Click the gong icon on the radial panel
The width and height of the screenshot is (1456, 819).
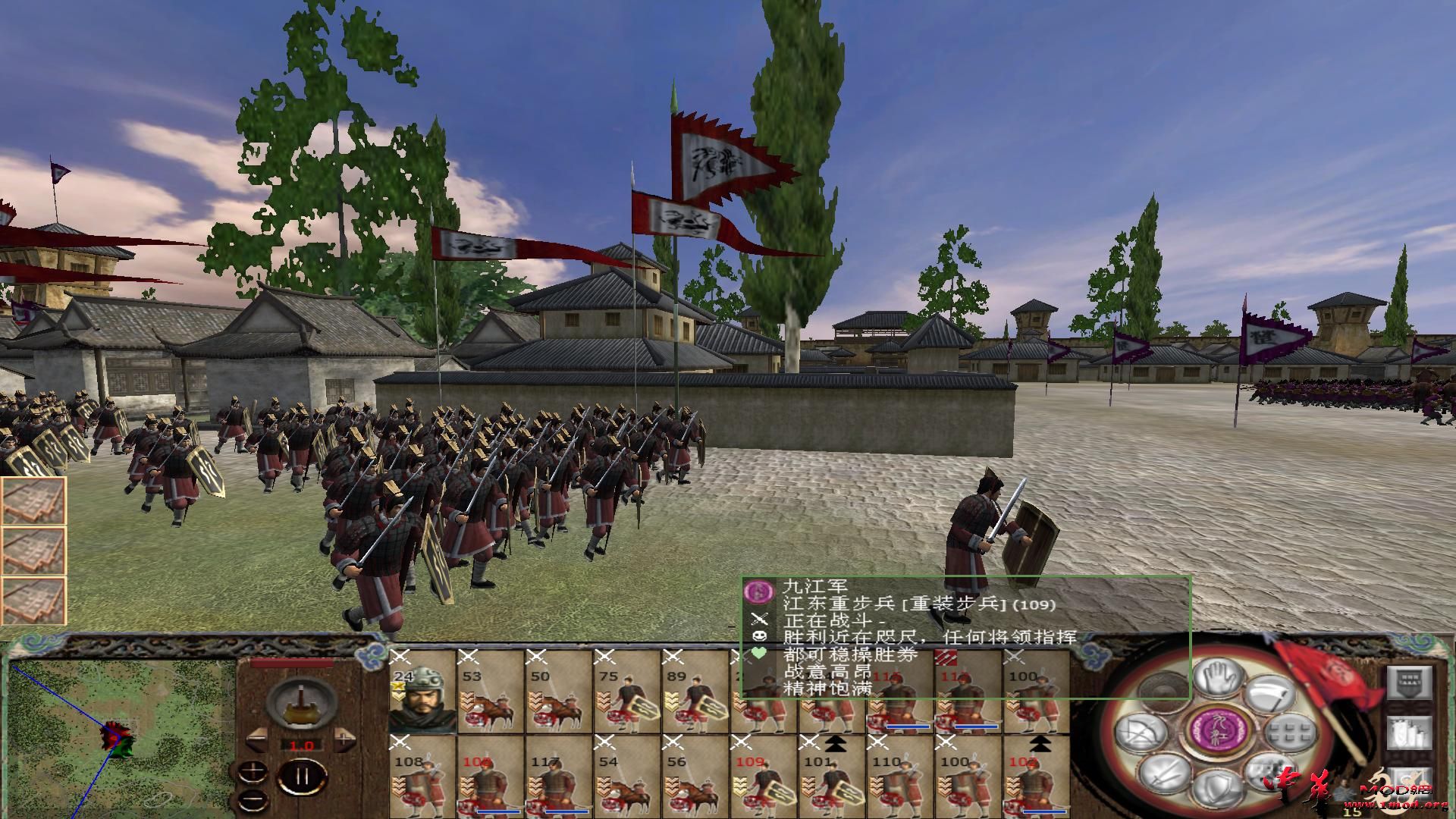point(1163,689)
